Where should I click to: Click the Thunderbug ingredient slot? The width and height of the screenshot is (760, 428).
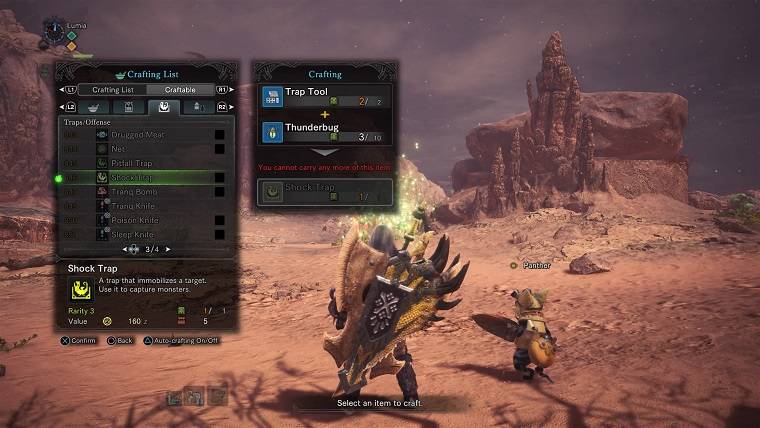[324, 132]
